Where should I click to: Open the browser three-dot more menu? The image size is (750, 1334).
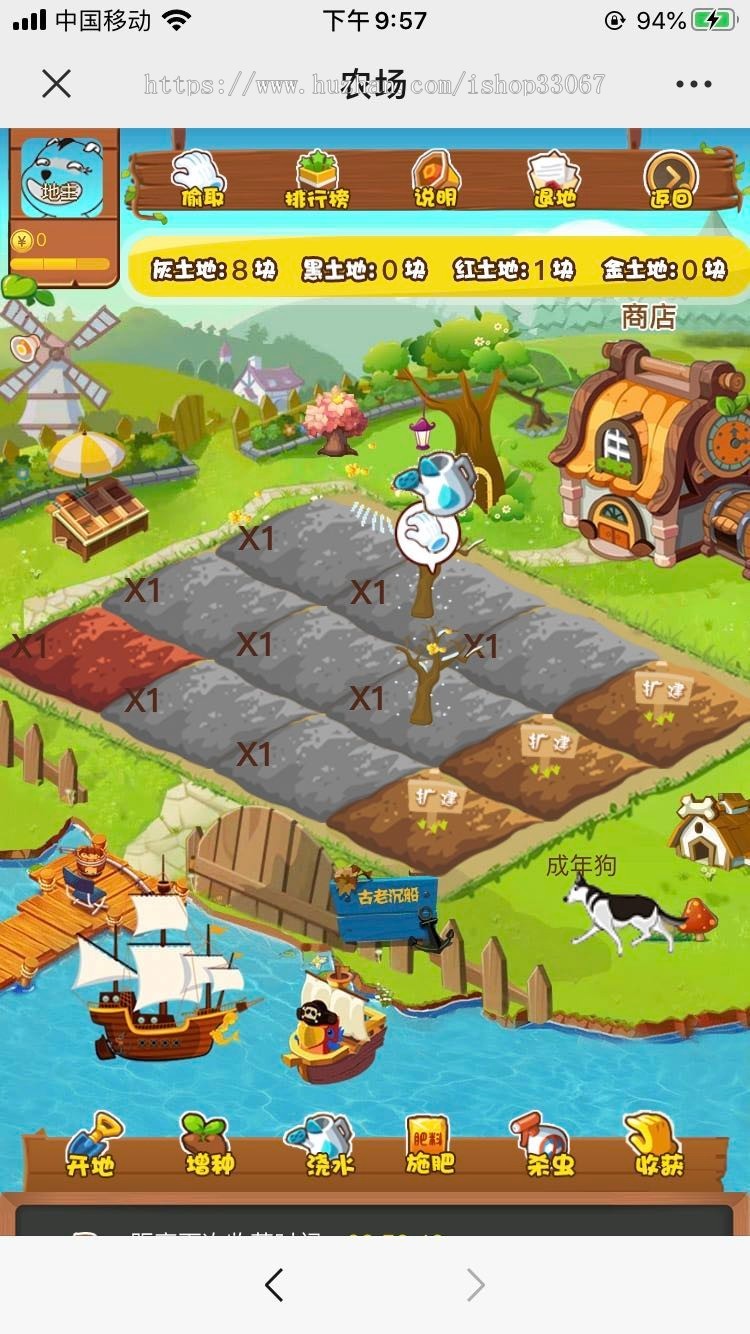[693, 84]
